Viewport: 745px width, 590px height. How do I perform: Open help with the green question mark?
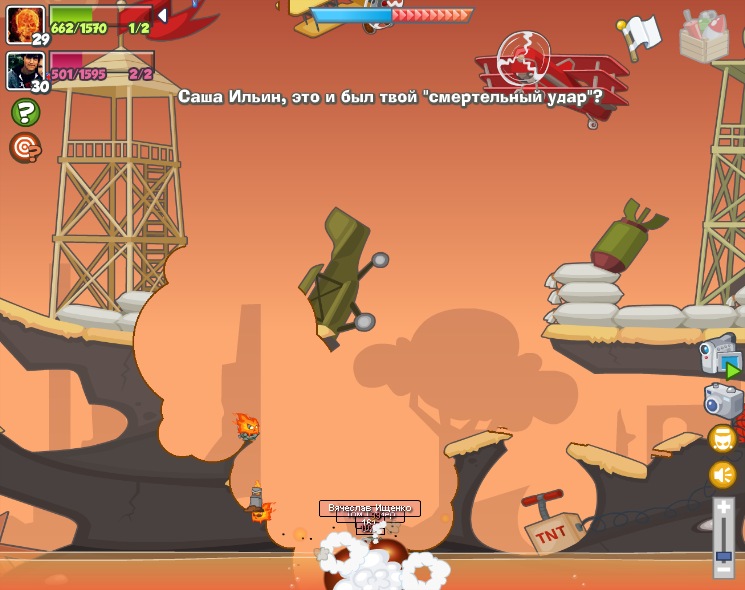[x=25, y=112]
